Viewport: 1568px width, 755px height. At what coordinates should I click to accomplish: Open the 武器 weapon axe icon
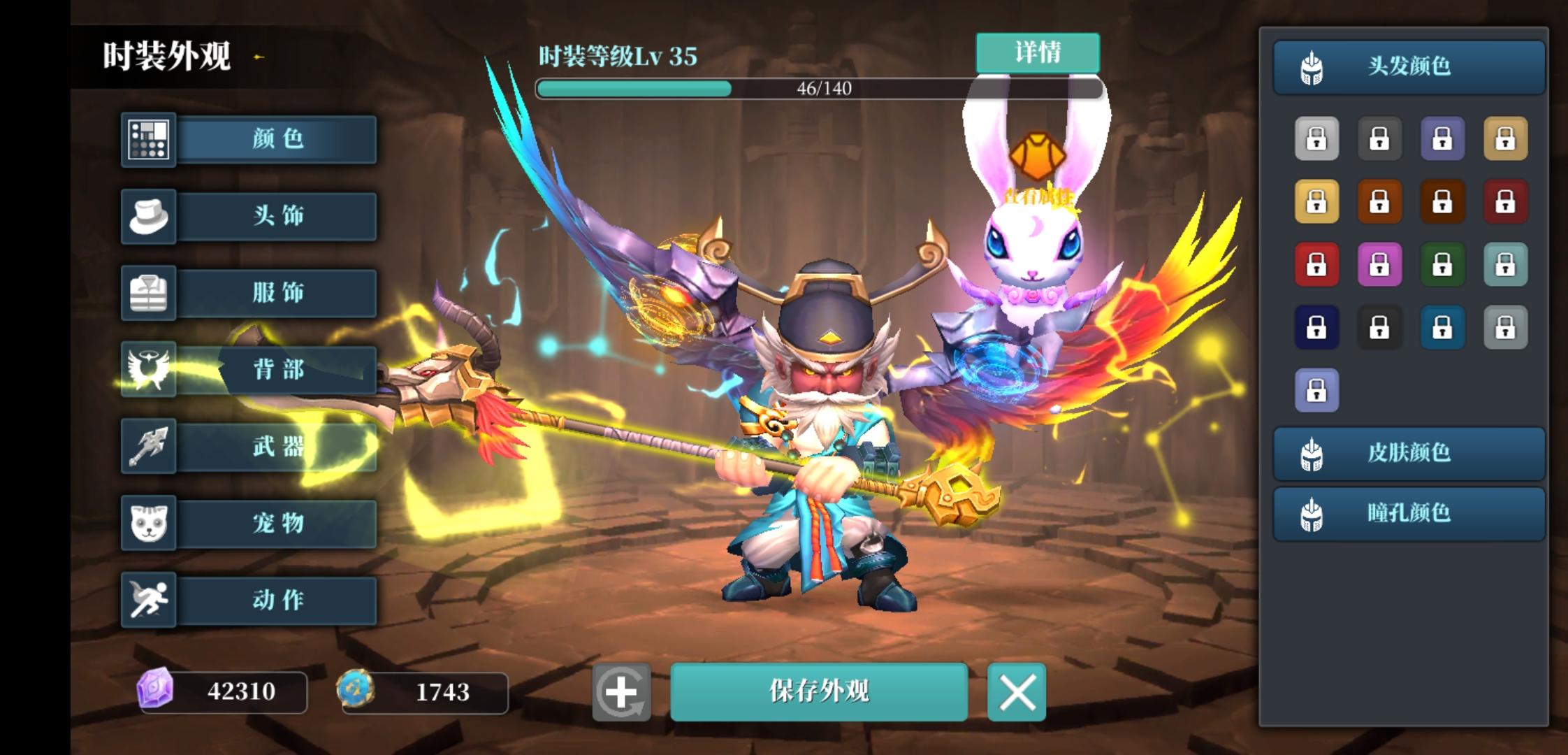149,446
